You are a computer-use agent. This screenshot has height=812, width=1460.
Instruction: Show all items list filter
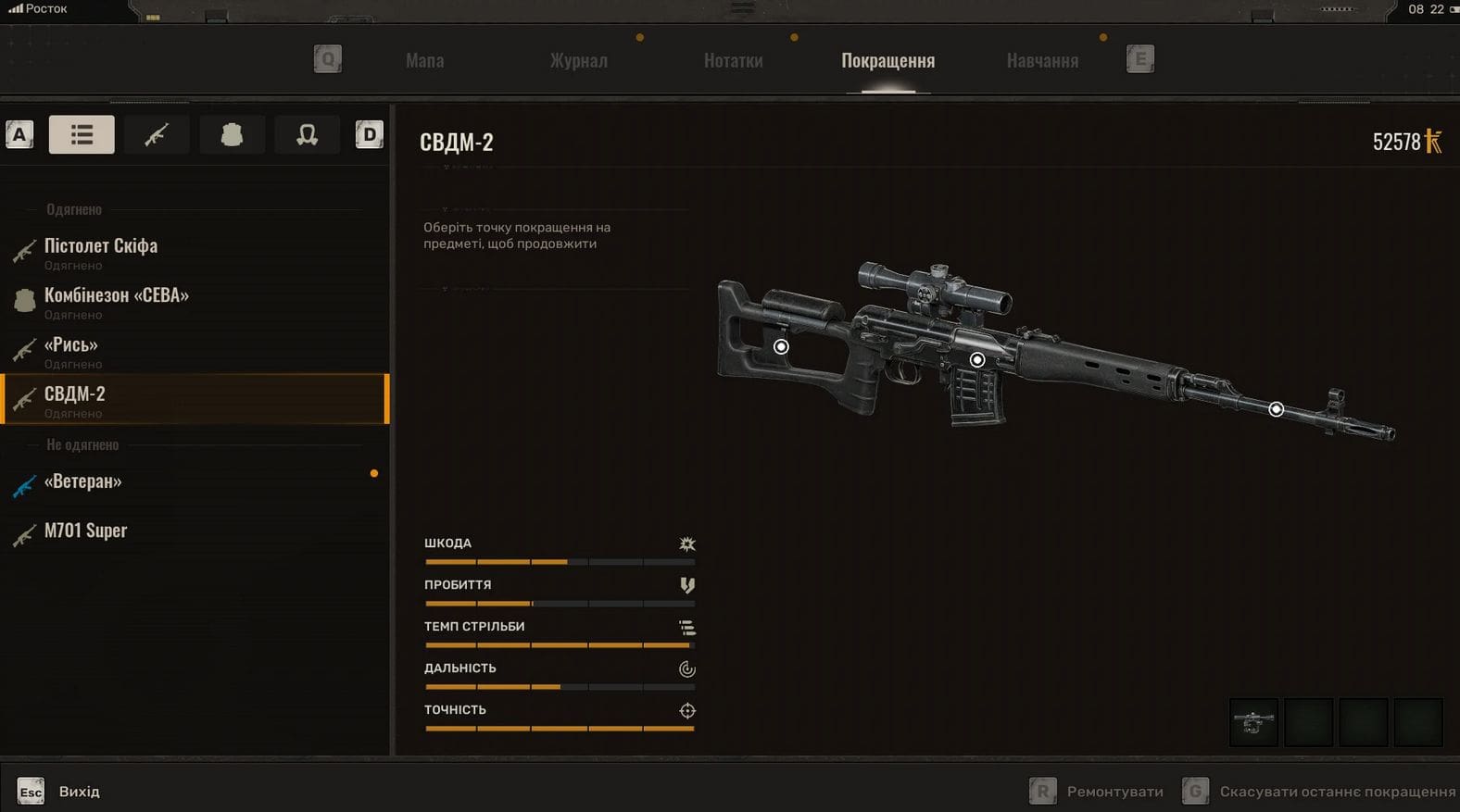(x=82, y=135)
